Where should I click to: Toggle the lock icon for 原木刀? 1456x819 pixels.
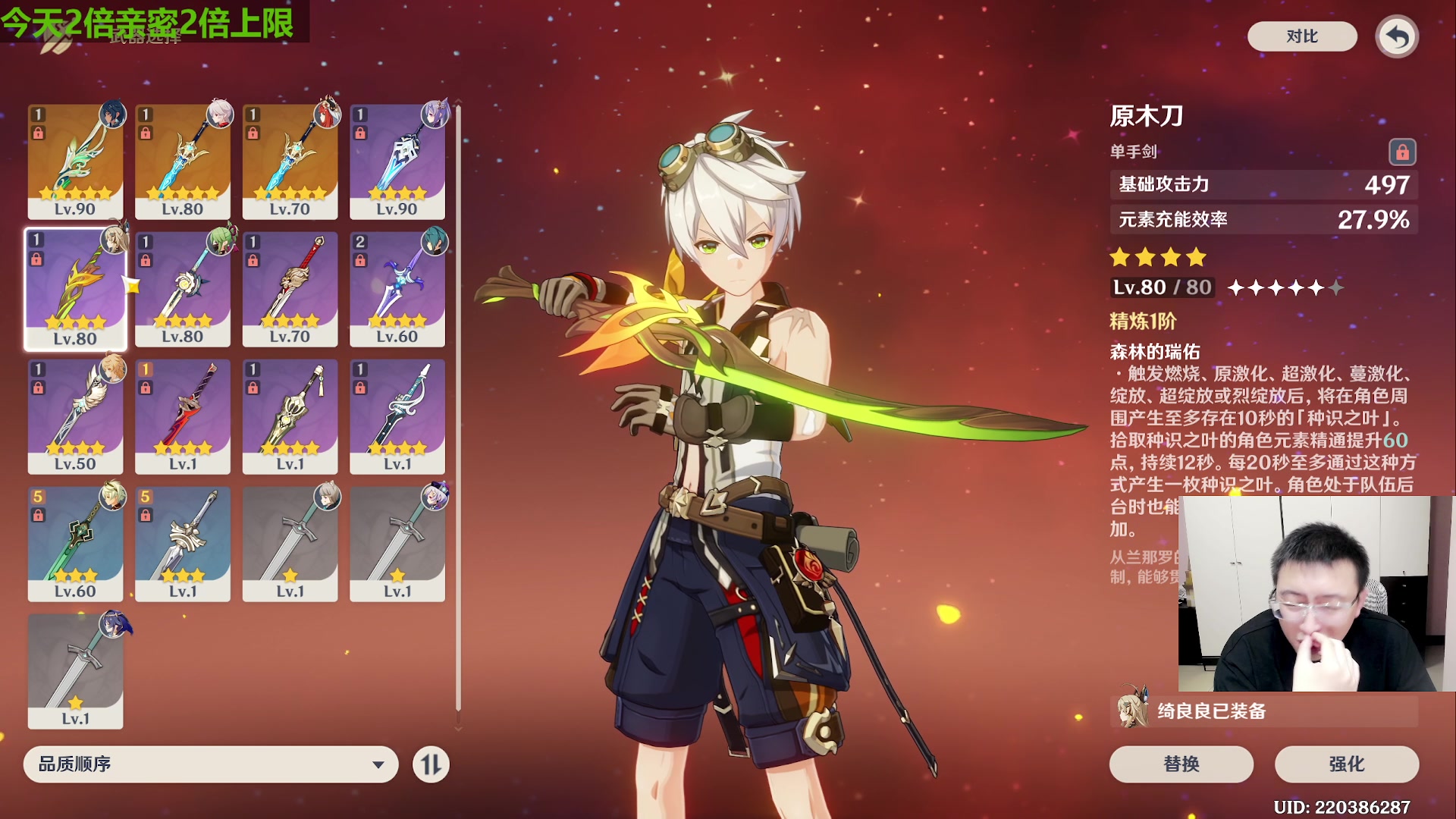[x=1402, y=152]
